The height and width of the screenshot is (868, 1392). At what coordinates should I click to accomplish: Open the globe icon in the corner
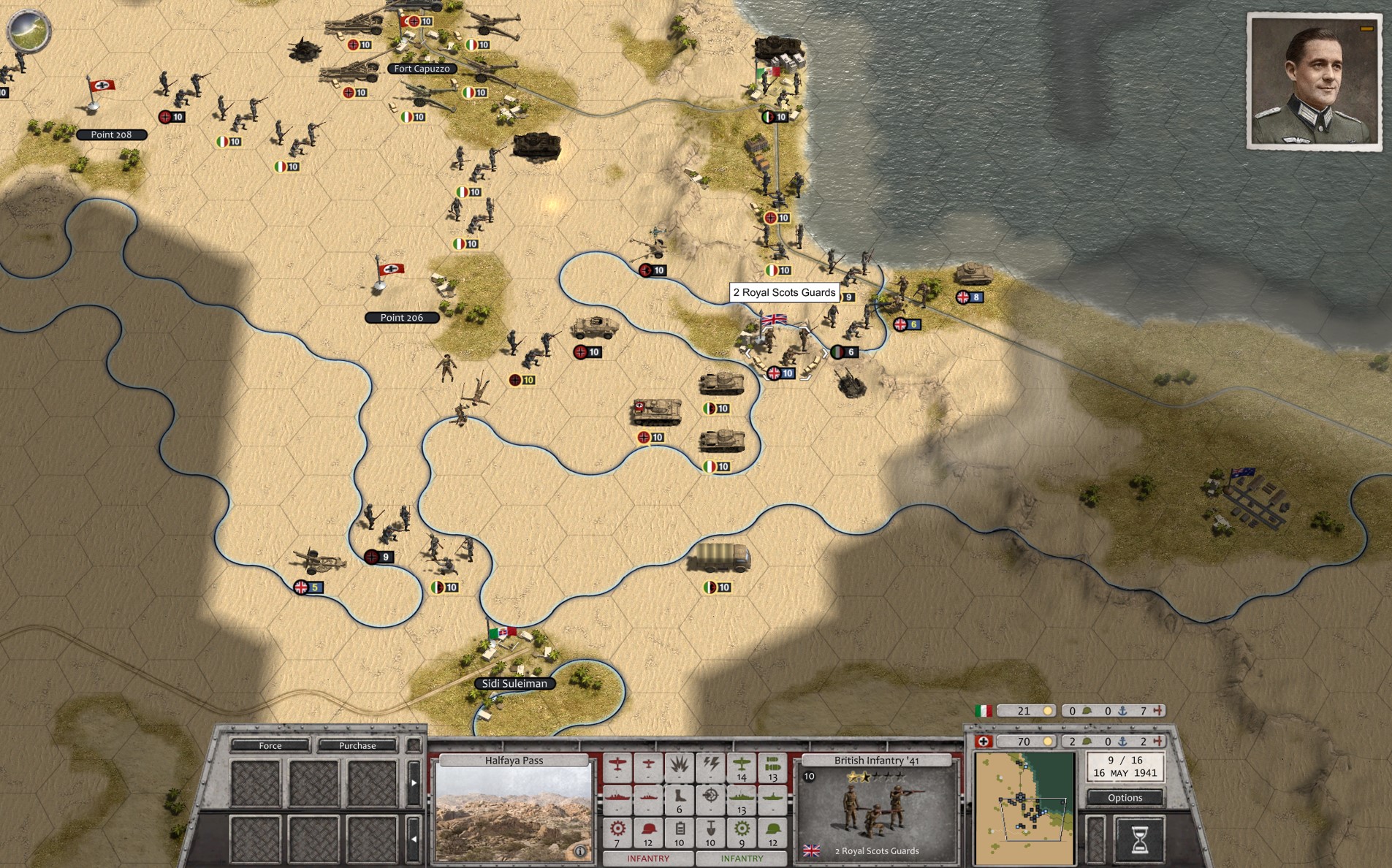[28, 31]
